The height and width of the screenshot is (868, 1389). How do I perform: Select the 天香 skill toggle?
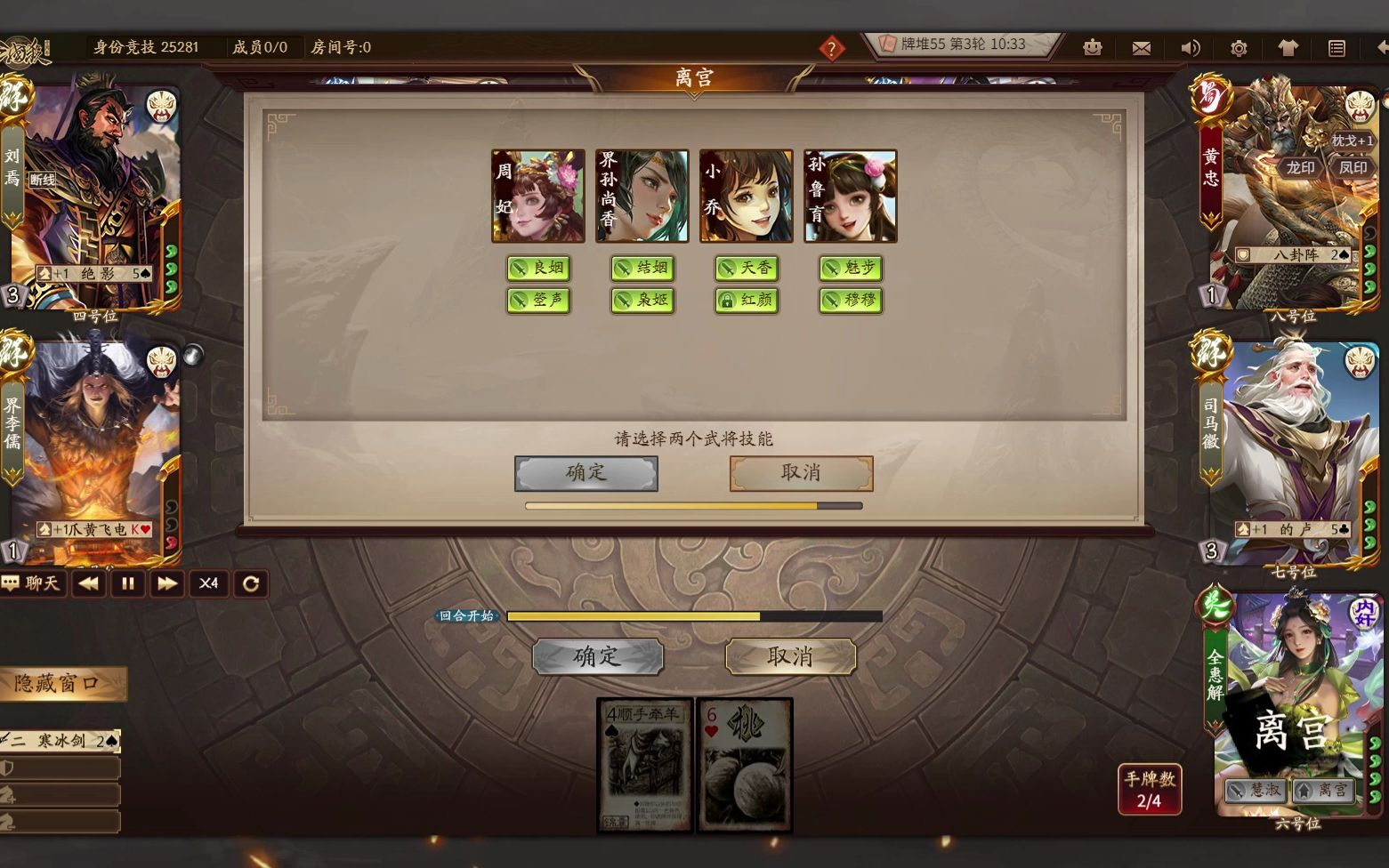coord(747,269)
